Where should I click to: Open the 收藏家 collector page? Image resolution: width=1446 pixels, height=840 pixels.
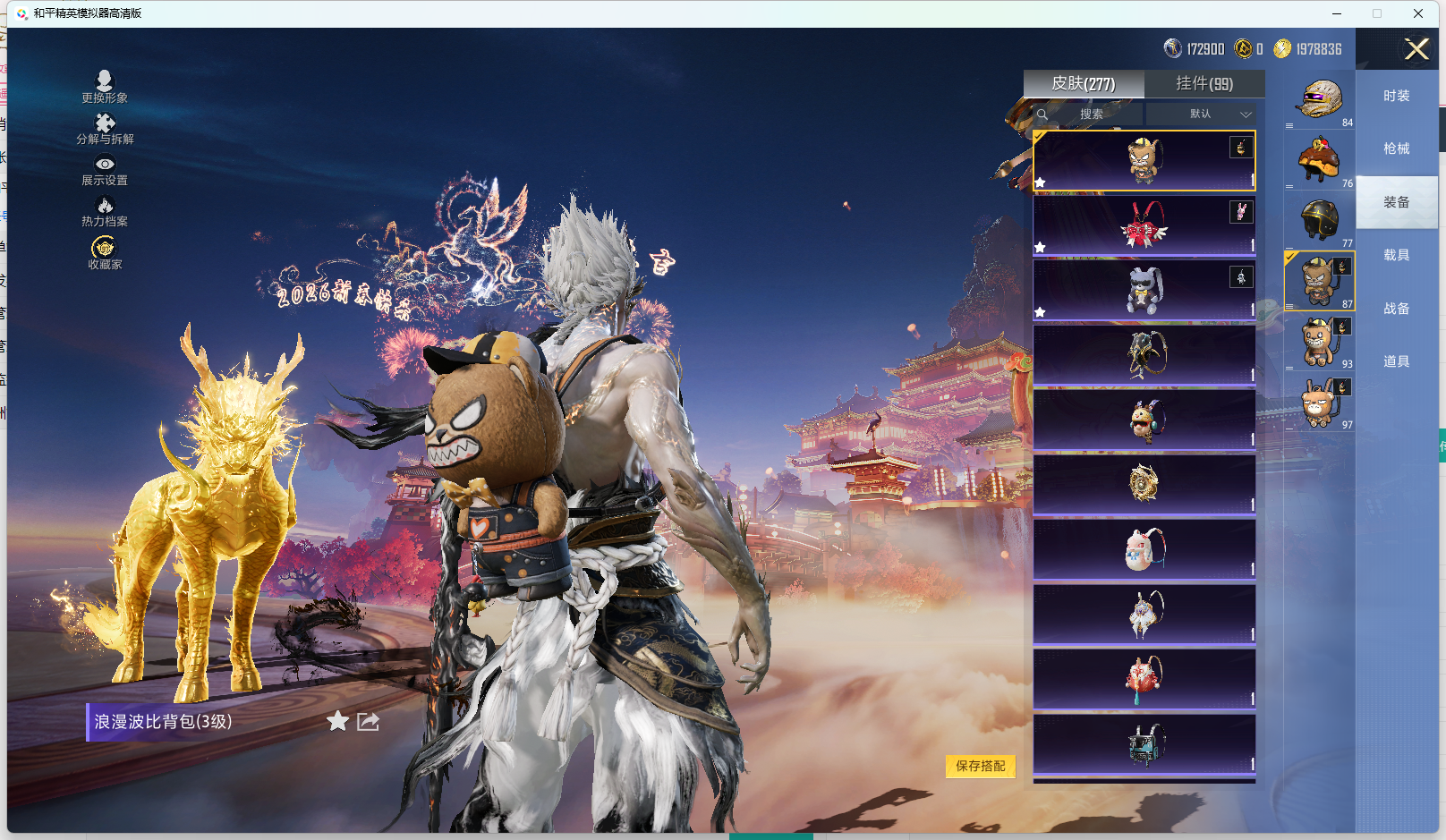pyautogui.click(x=105, y=253)
